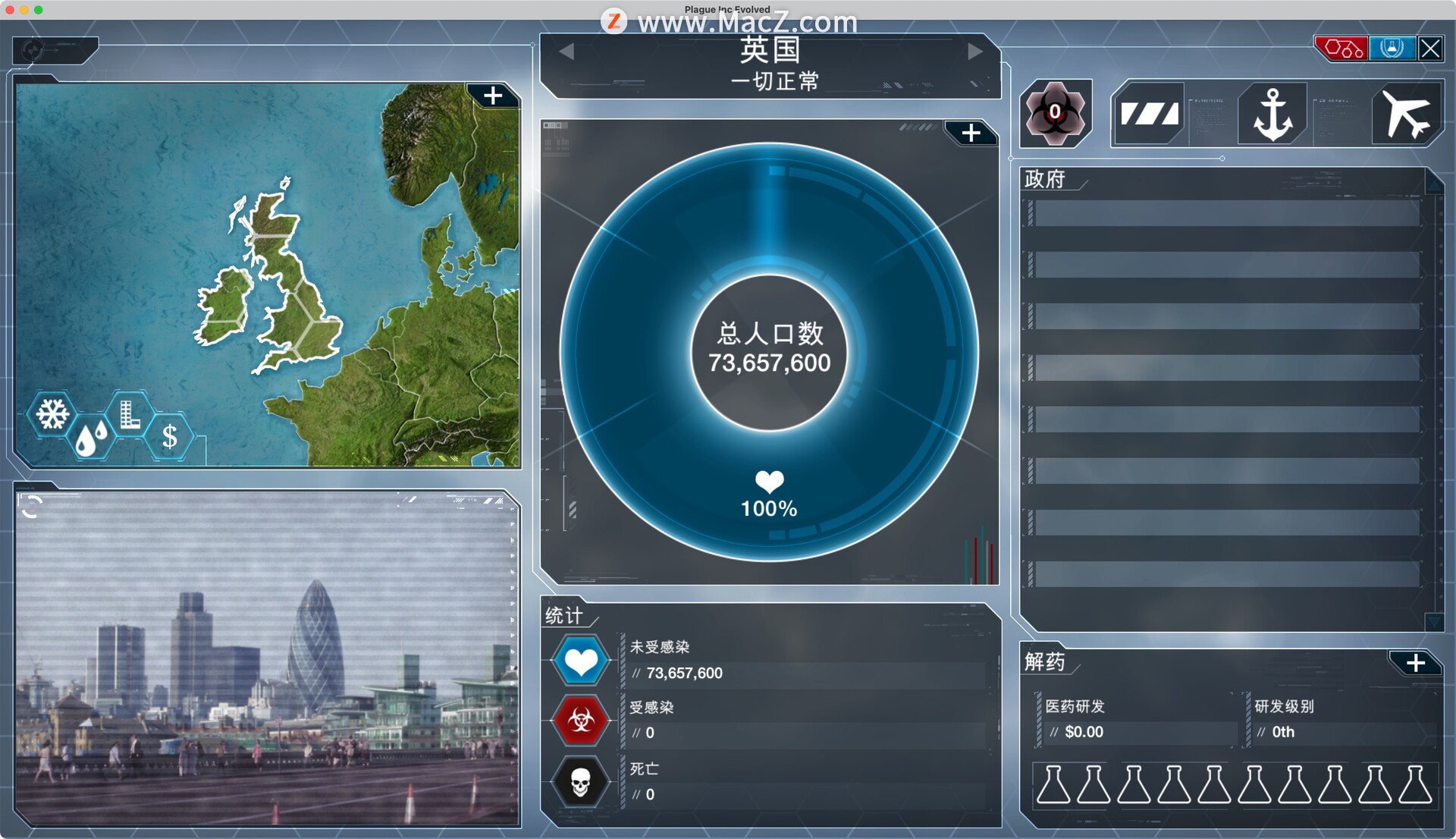Select the dollar sign wealth icon
The width and height of the screenshot is (1456, 839).
170,437
